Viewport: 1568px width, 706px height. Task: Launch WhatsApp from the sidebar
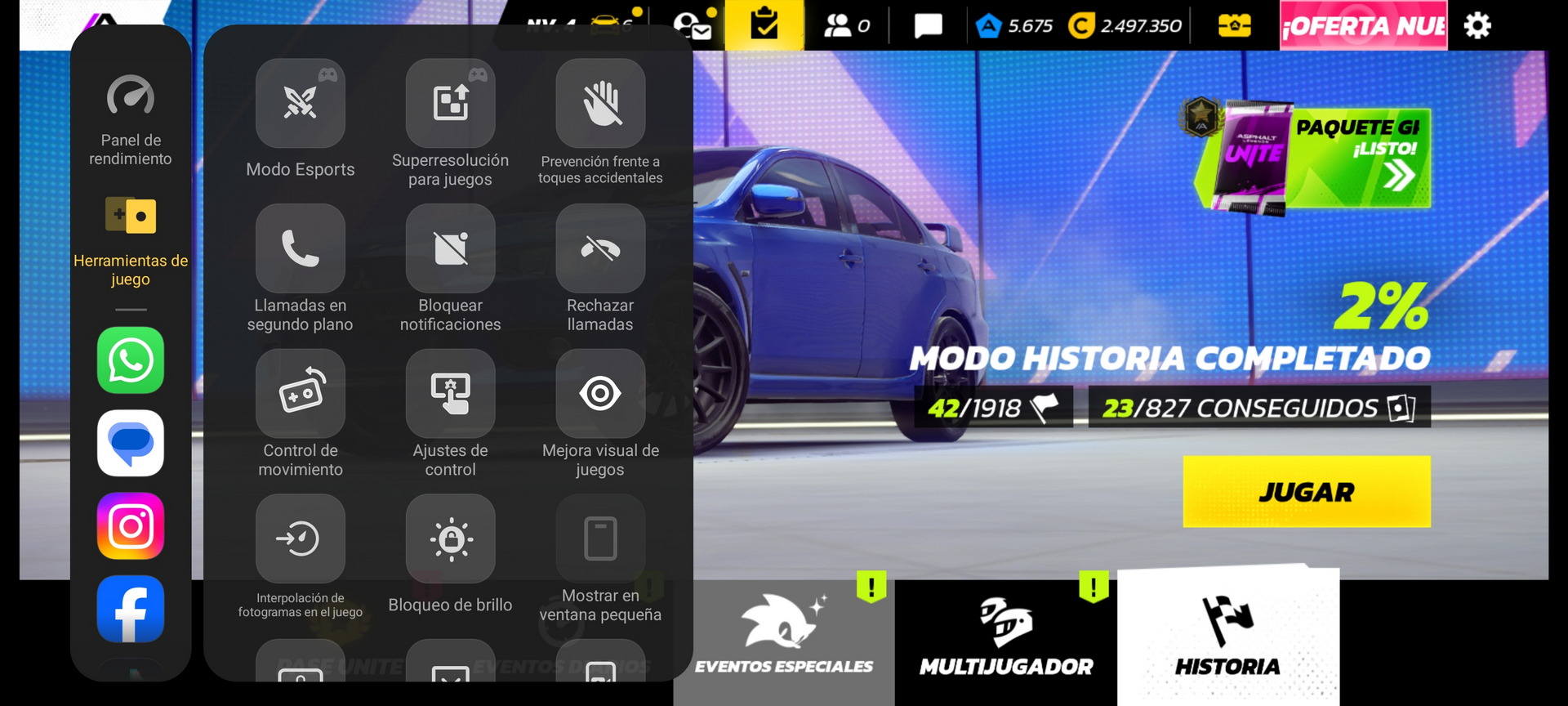tap(131, 360)
